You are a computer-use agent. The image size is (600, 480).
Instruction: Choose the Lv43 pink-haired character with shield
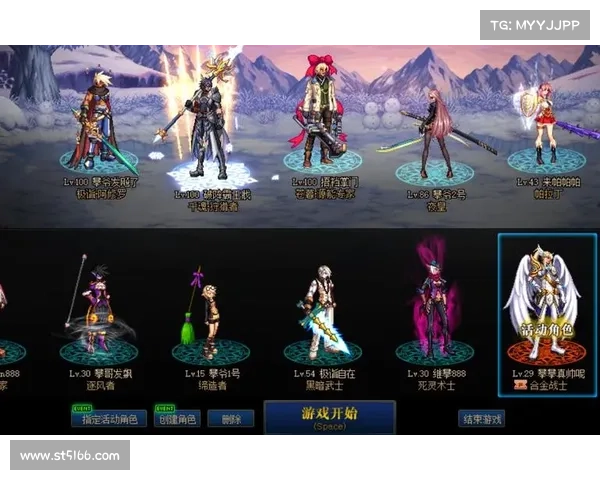(x=543, y=130)
